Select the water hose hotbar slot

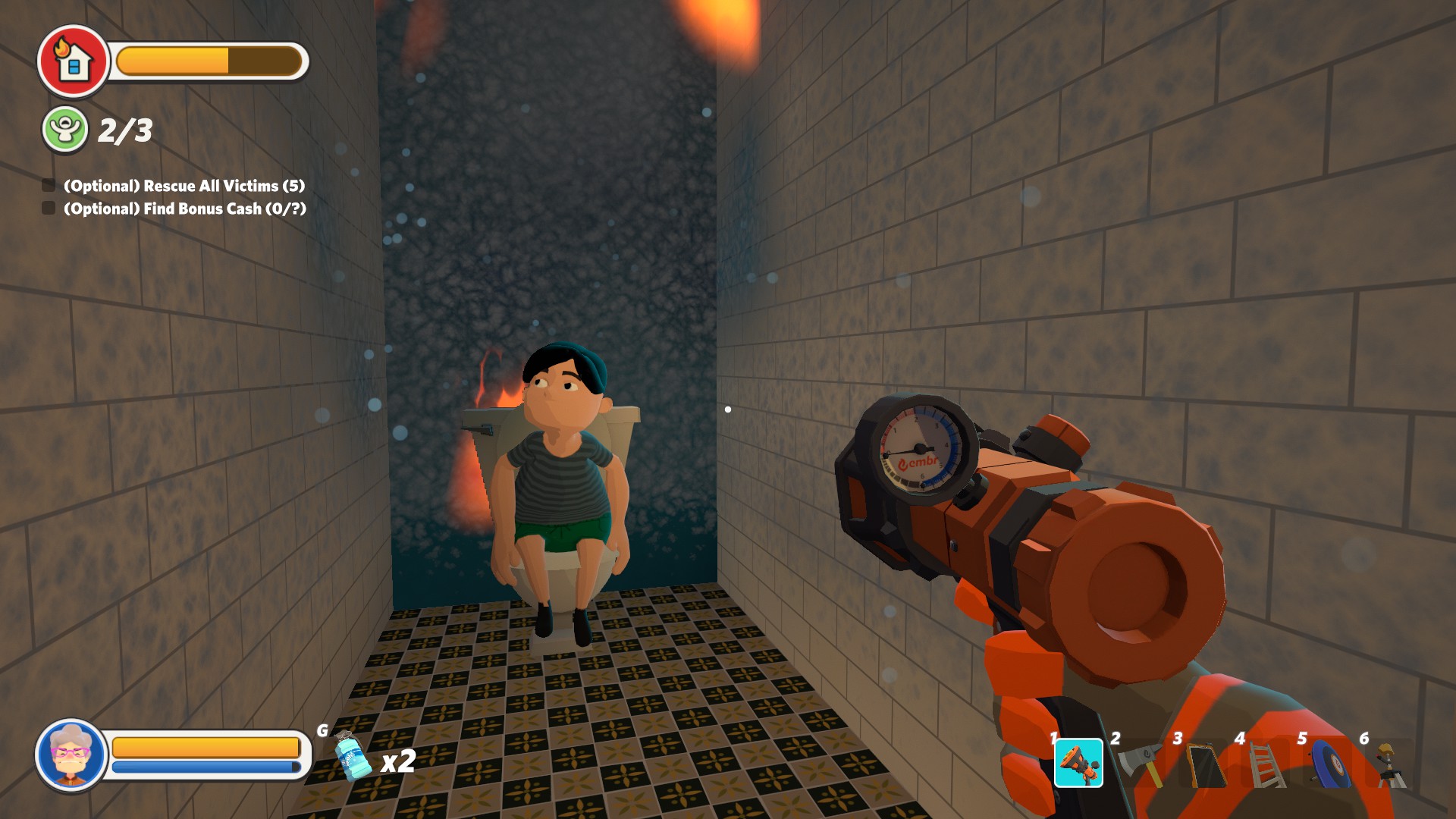click(1078, 762)
